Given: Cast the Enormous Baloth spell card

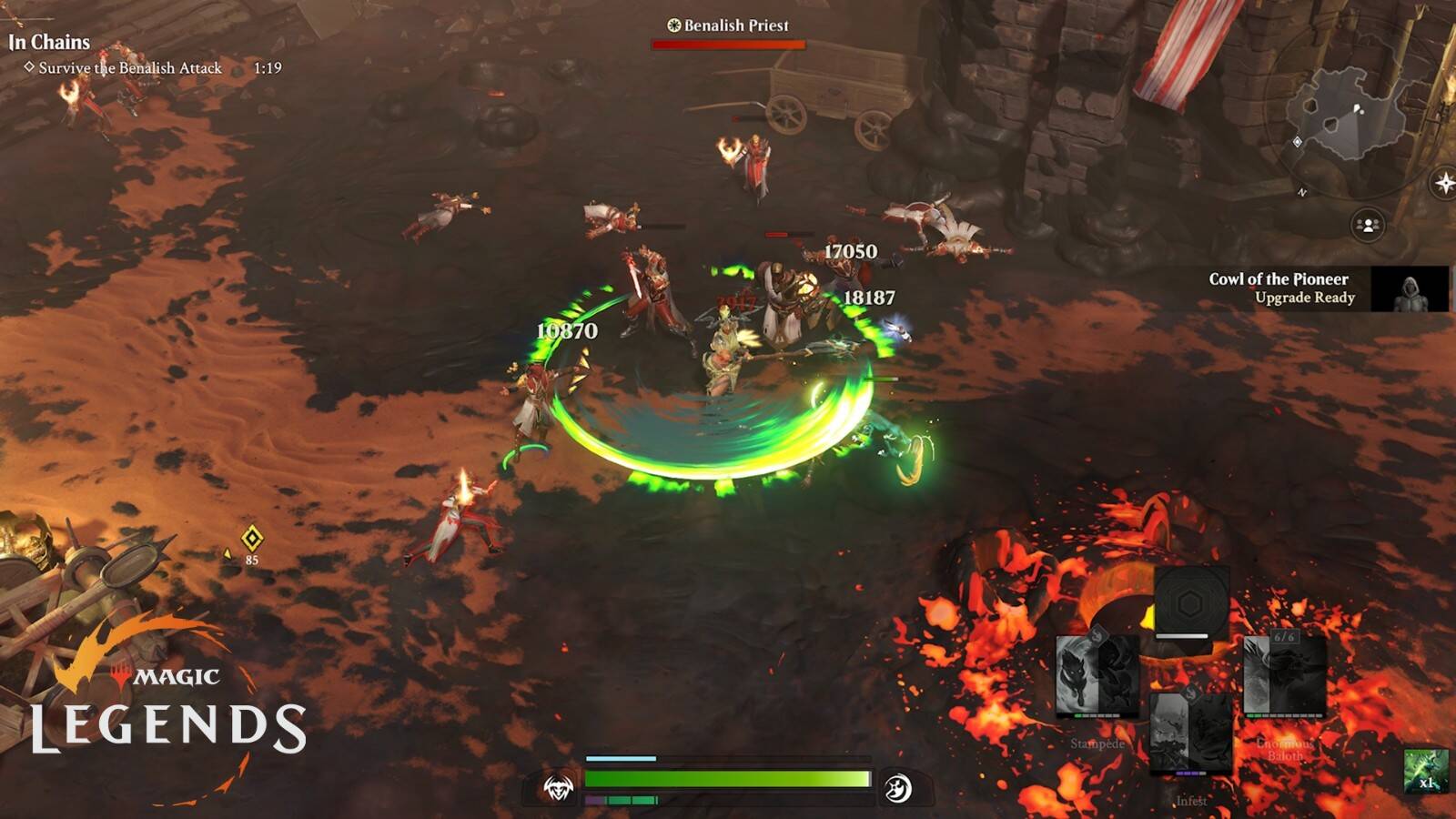Looking at the screenshot, I should [1284, 676].
